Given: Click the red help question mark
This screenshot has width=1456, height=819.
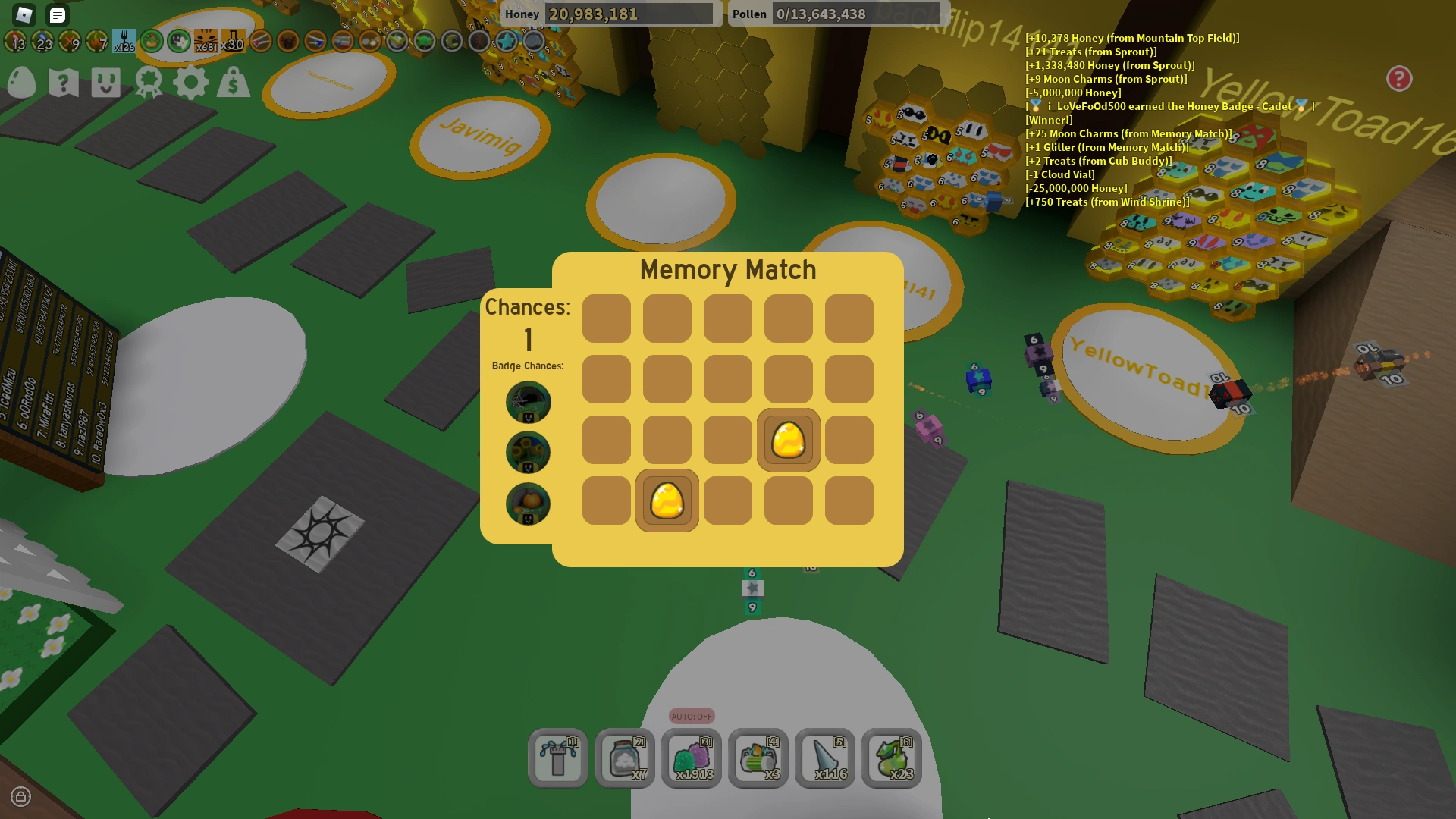Looking at the screenshot, I should point(1398,79).
